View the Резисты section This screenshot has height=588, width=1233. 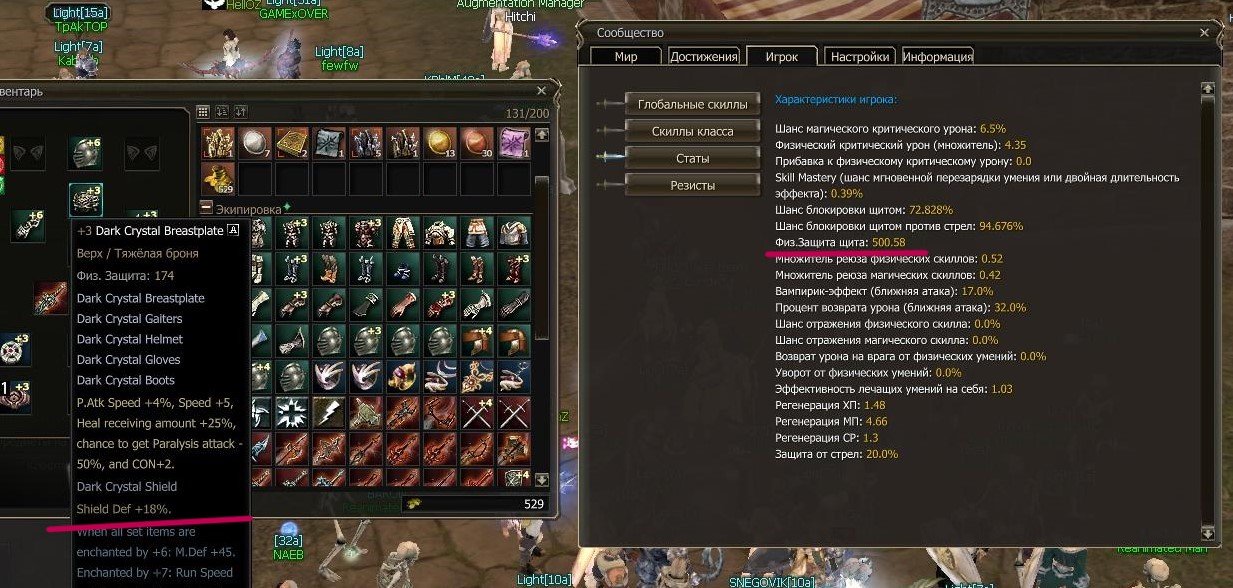692,185
